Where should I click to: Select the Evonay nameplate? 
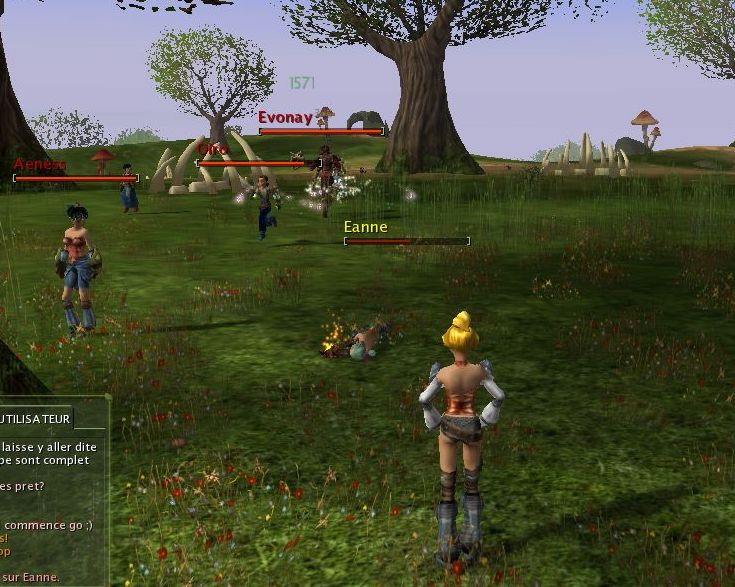285,118
